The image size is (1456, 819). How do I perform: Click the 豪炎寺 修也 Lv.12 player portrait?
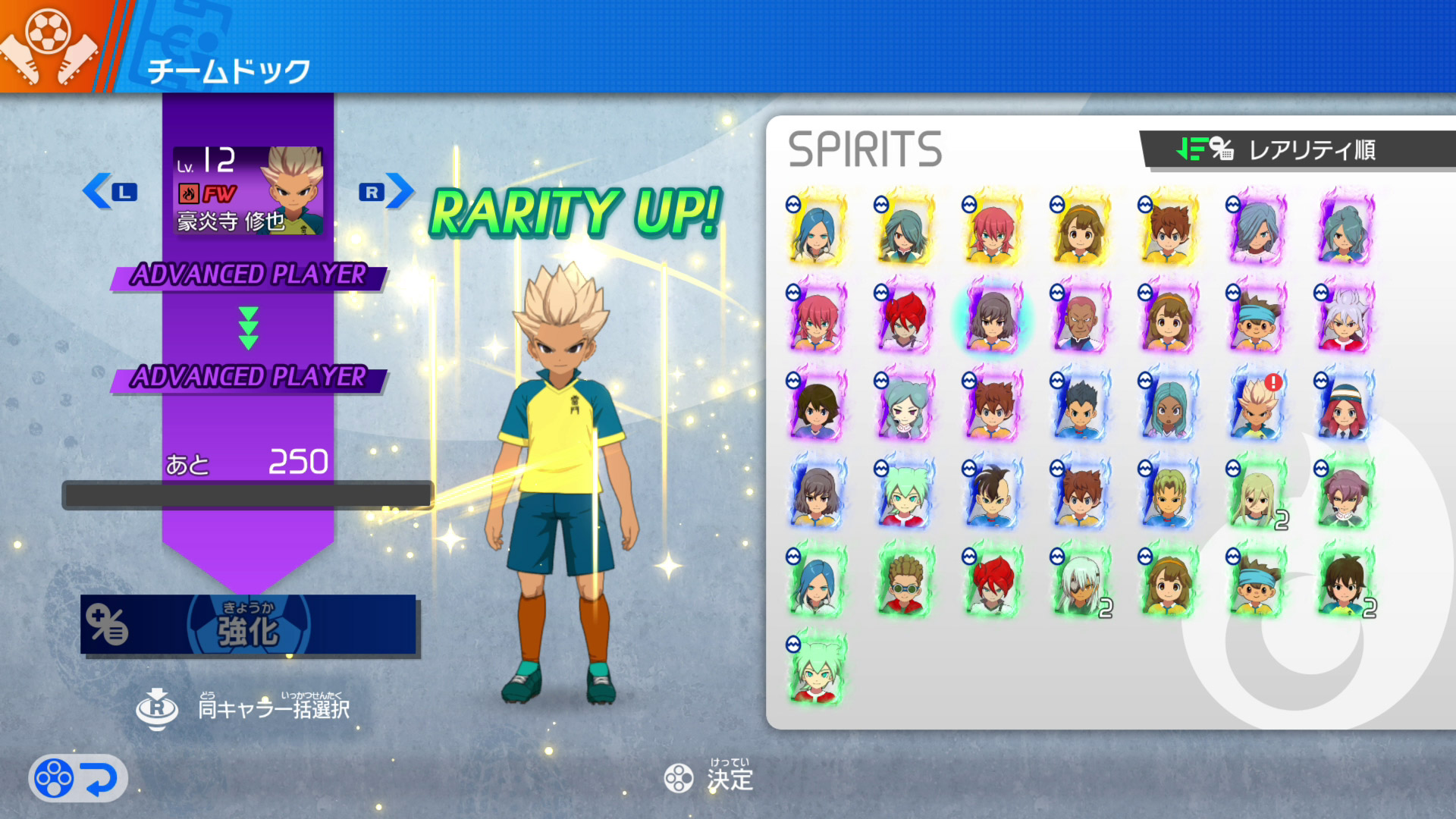click(249, 191)
